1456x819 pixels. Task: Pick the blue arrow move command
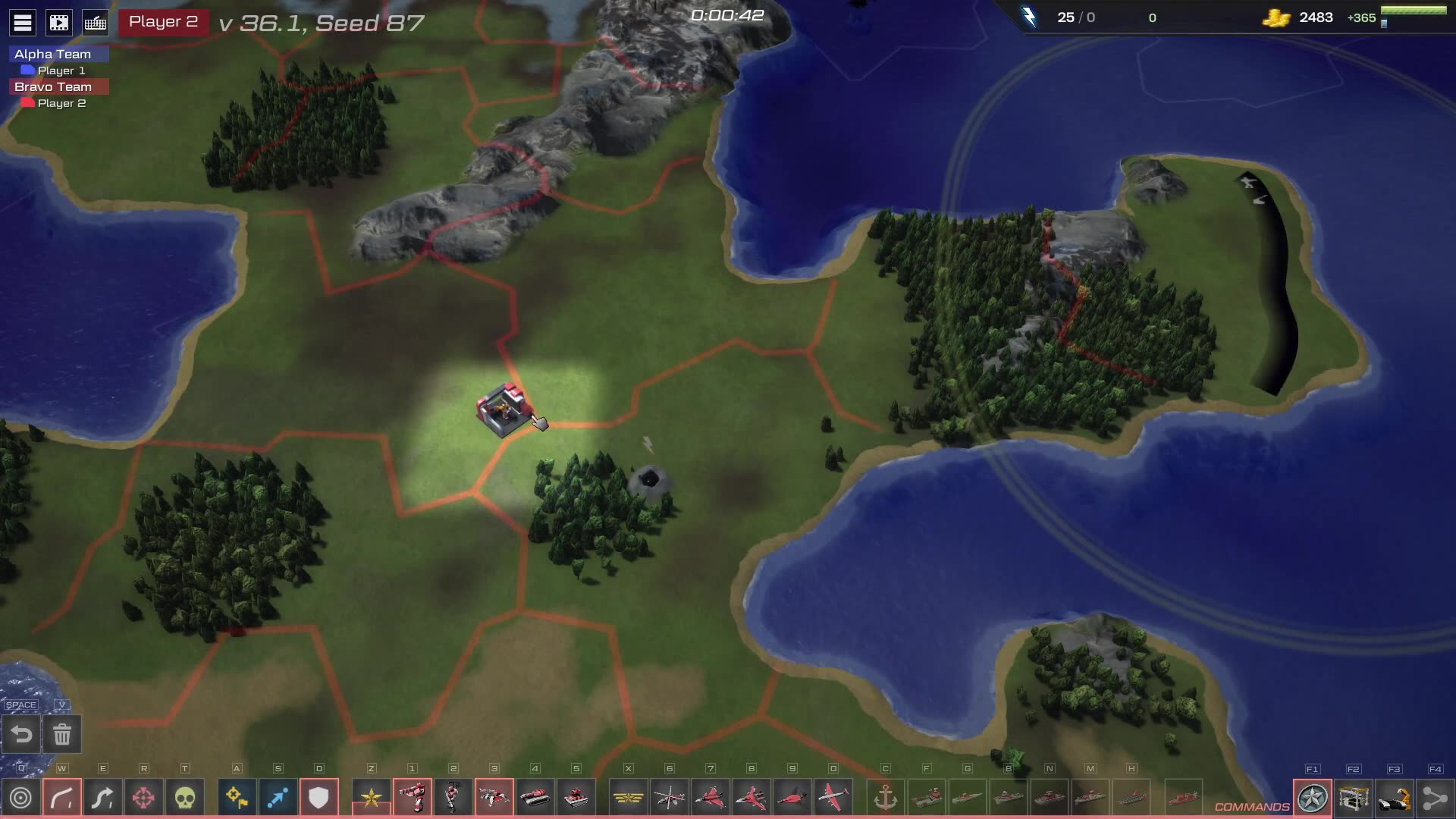pos(278,798)
